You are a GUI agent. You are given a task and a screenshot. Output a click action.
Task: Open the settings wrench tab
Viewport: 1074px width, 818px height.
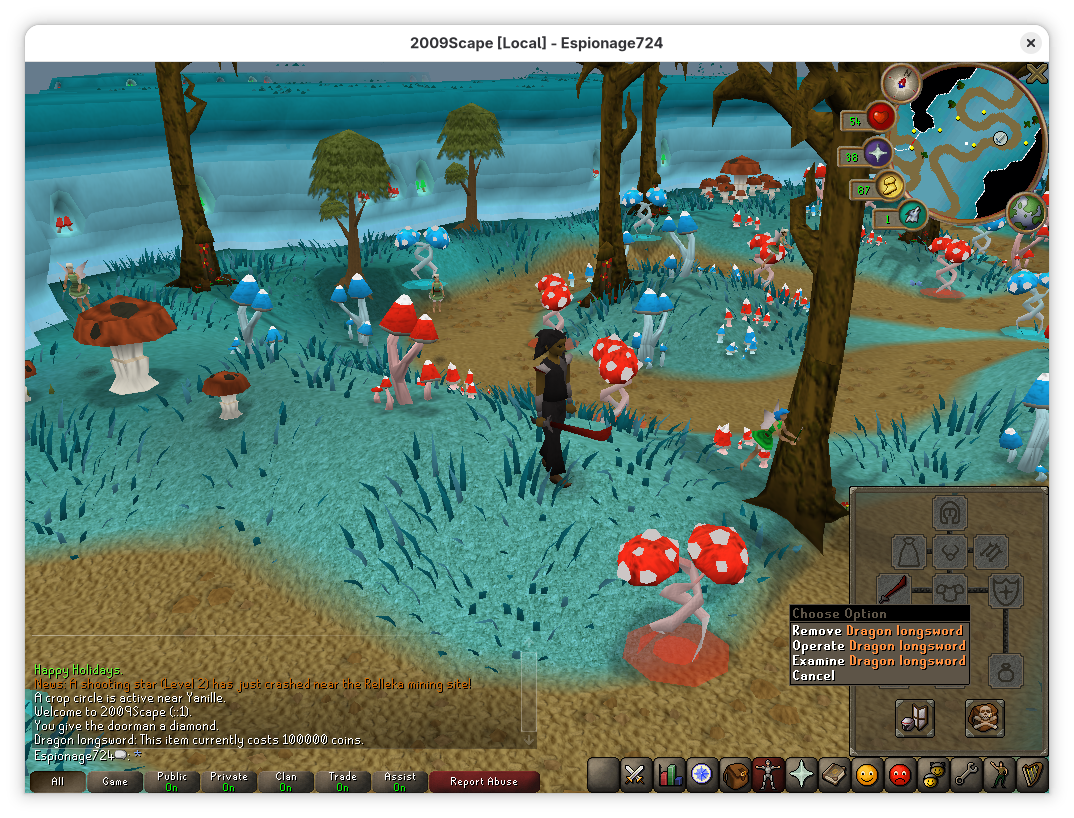tap(966, 775)
